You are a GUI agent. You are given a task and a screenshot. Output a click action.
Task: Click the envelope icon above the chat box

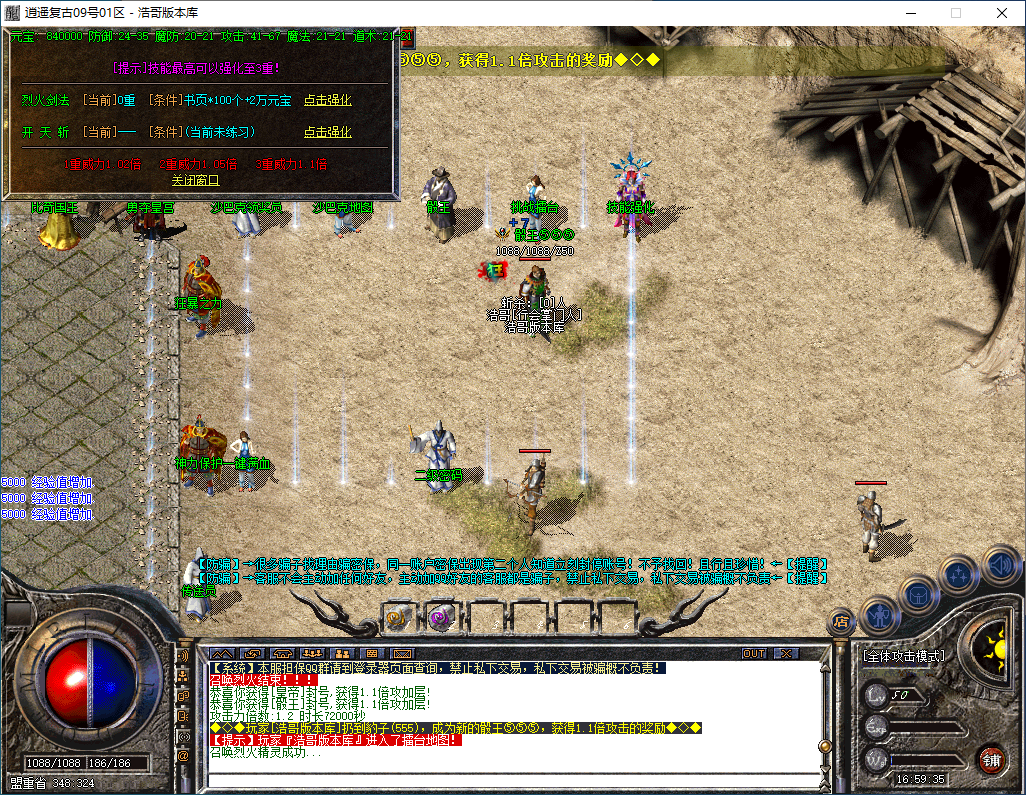coord(401,653)
